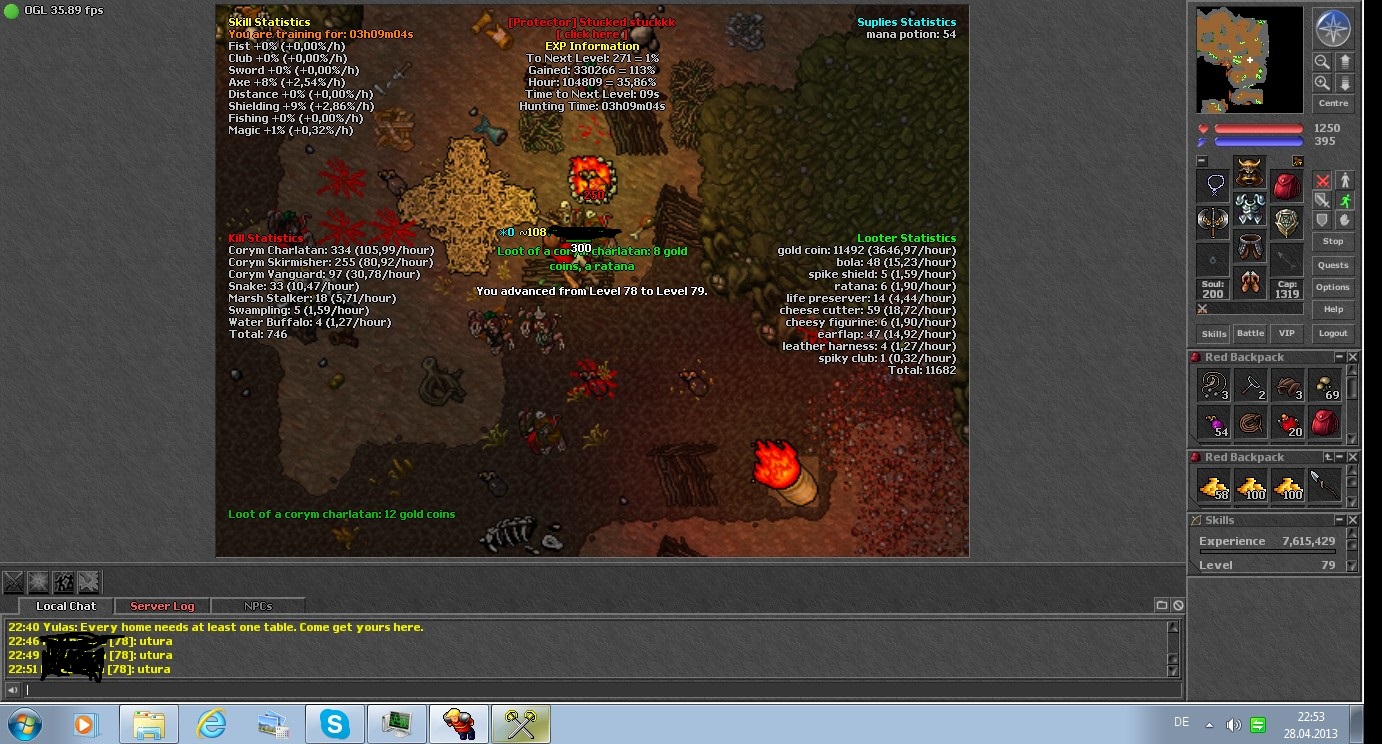1382x744 pixels.
Task: Zoom in on the minimap
Action: (x=1322, y=84)
